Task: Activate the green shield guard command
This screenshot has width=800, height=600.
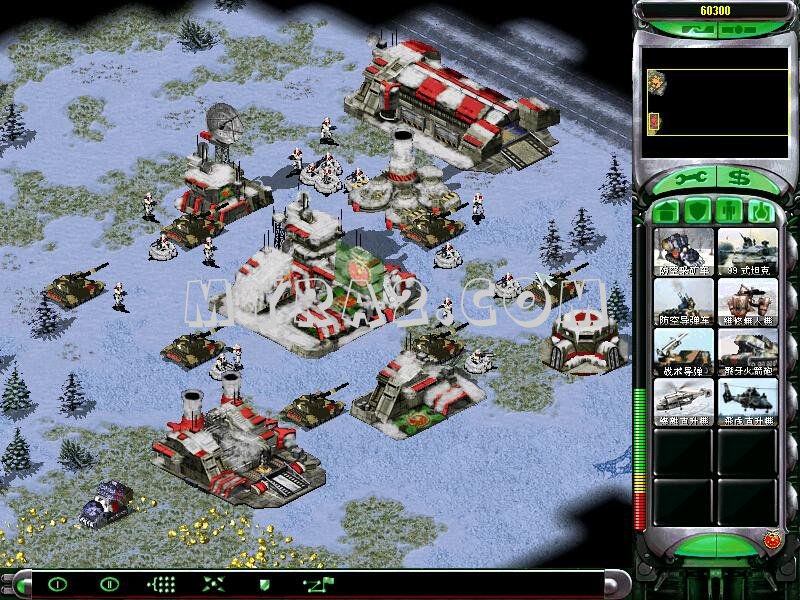Action: [x=265, y=583]
